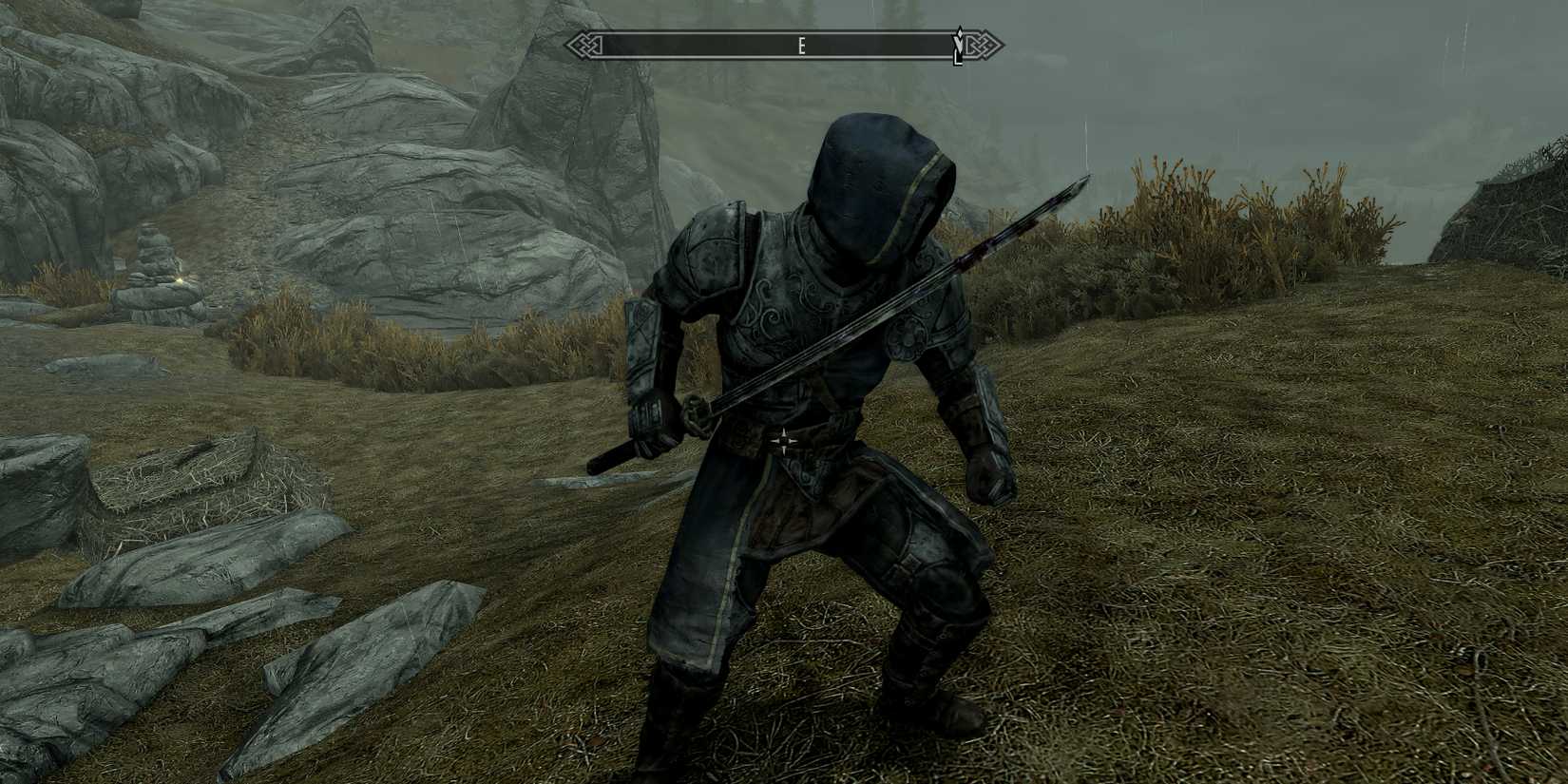Image resolution: width=1568 pixels, height=784 pixels.
Task: Click the glowing light beside the stone cairn
Action: pyautogui.click(x=181, y=280)
